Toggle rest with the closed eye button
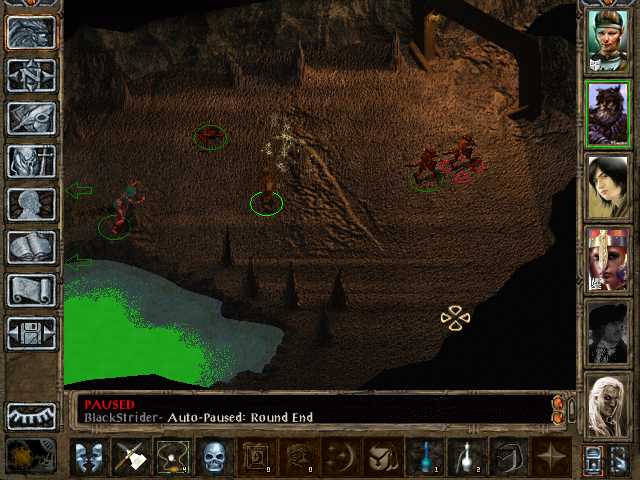This screenshot has height=480, width=640. pos(31,414)
